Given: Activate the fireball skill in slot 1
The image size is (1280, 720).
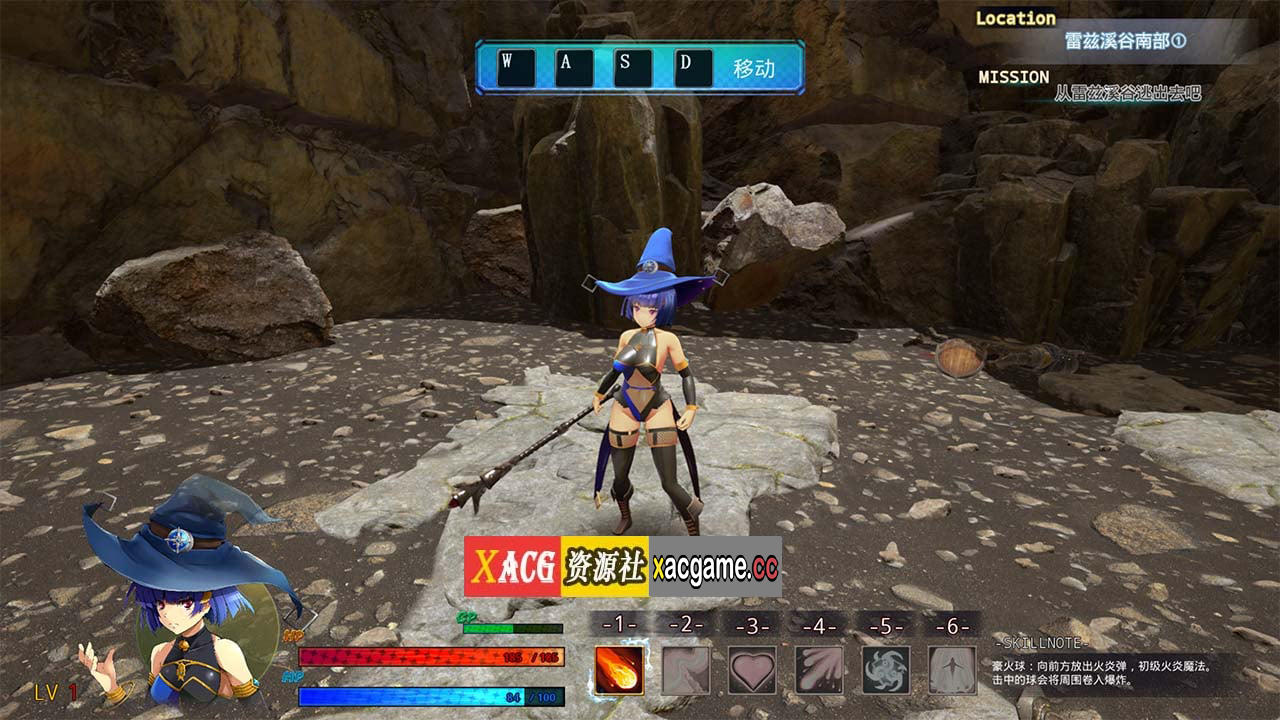Looking at the screenshot, I should [619, 669].
